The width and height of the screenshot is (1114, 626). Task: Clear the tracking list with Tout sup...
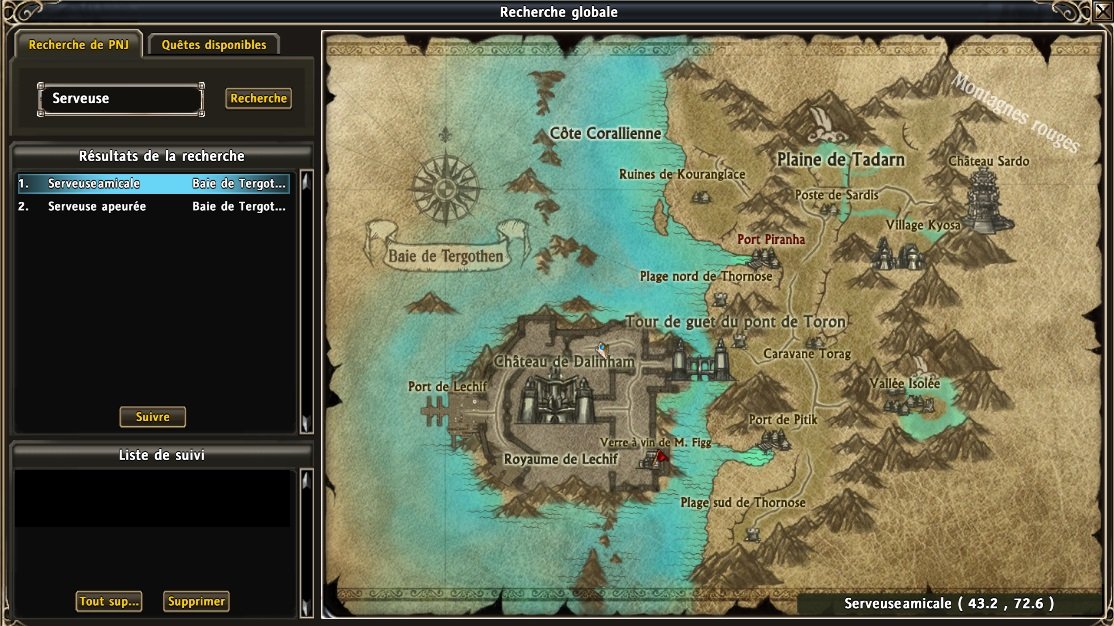pyautogui.click(x=109, y=602)
